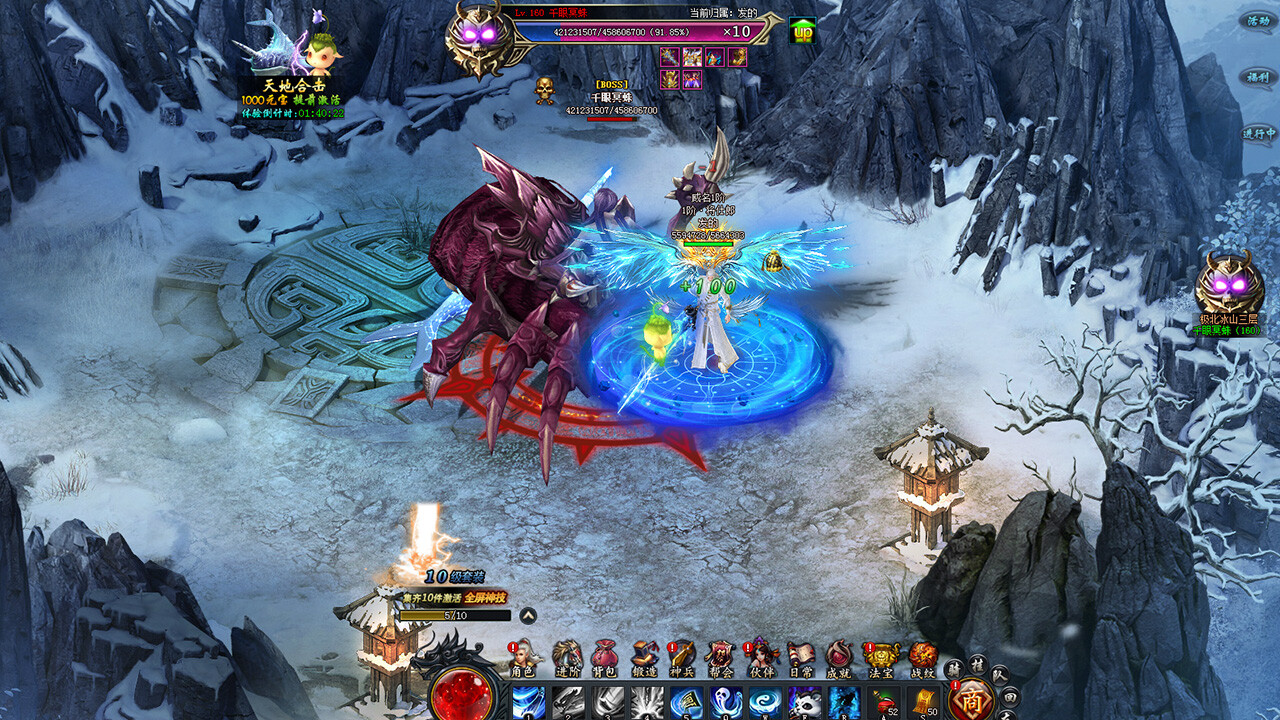Select the 千眼冥蛛 boss tracker icon
The height and width of the screenshot is (720, 1280).
click(x=1228, y=288)
